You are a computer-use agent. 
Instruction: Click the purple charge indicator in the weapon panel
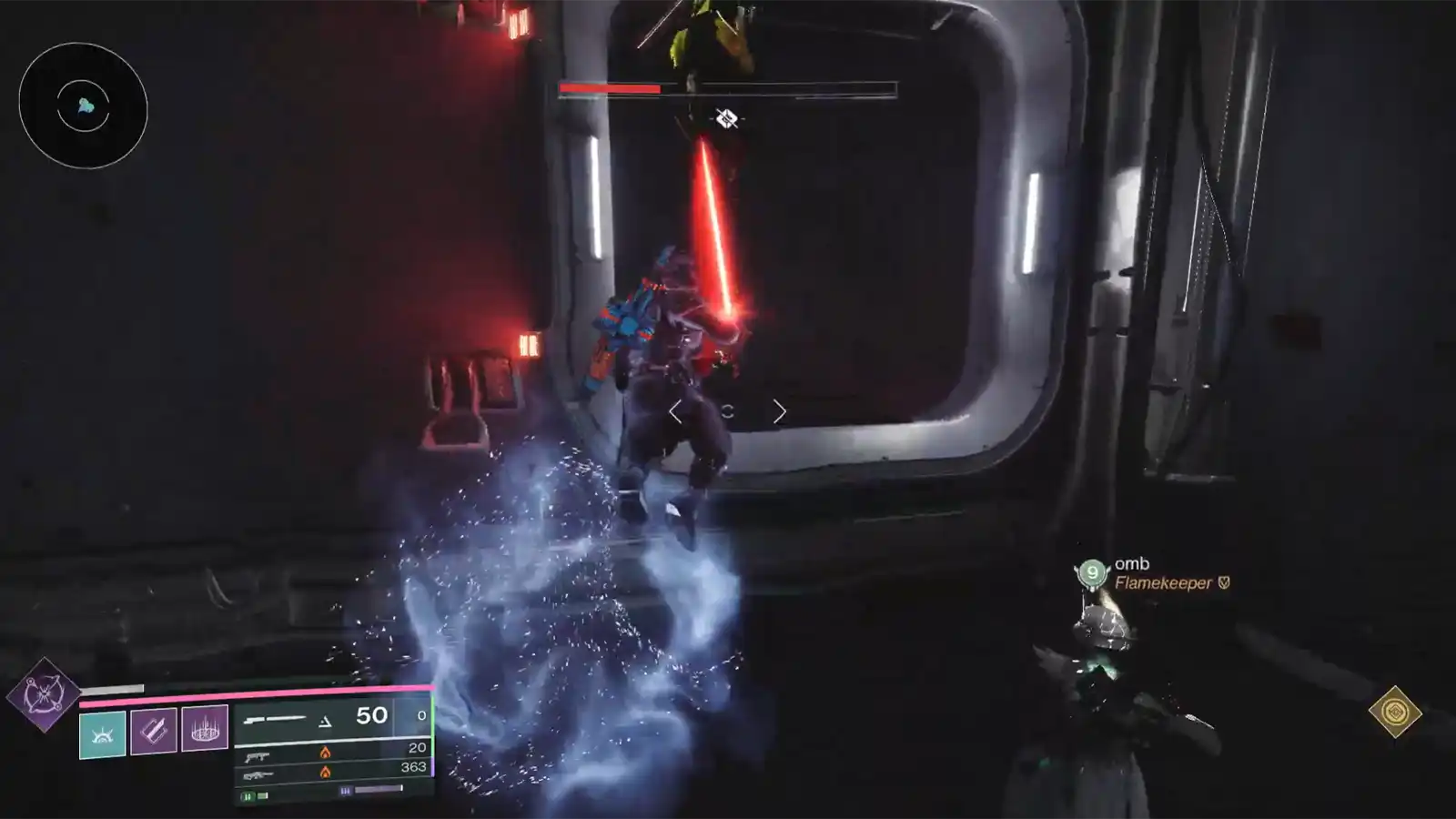345,791
